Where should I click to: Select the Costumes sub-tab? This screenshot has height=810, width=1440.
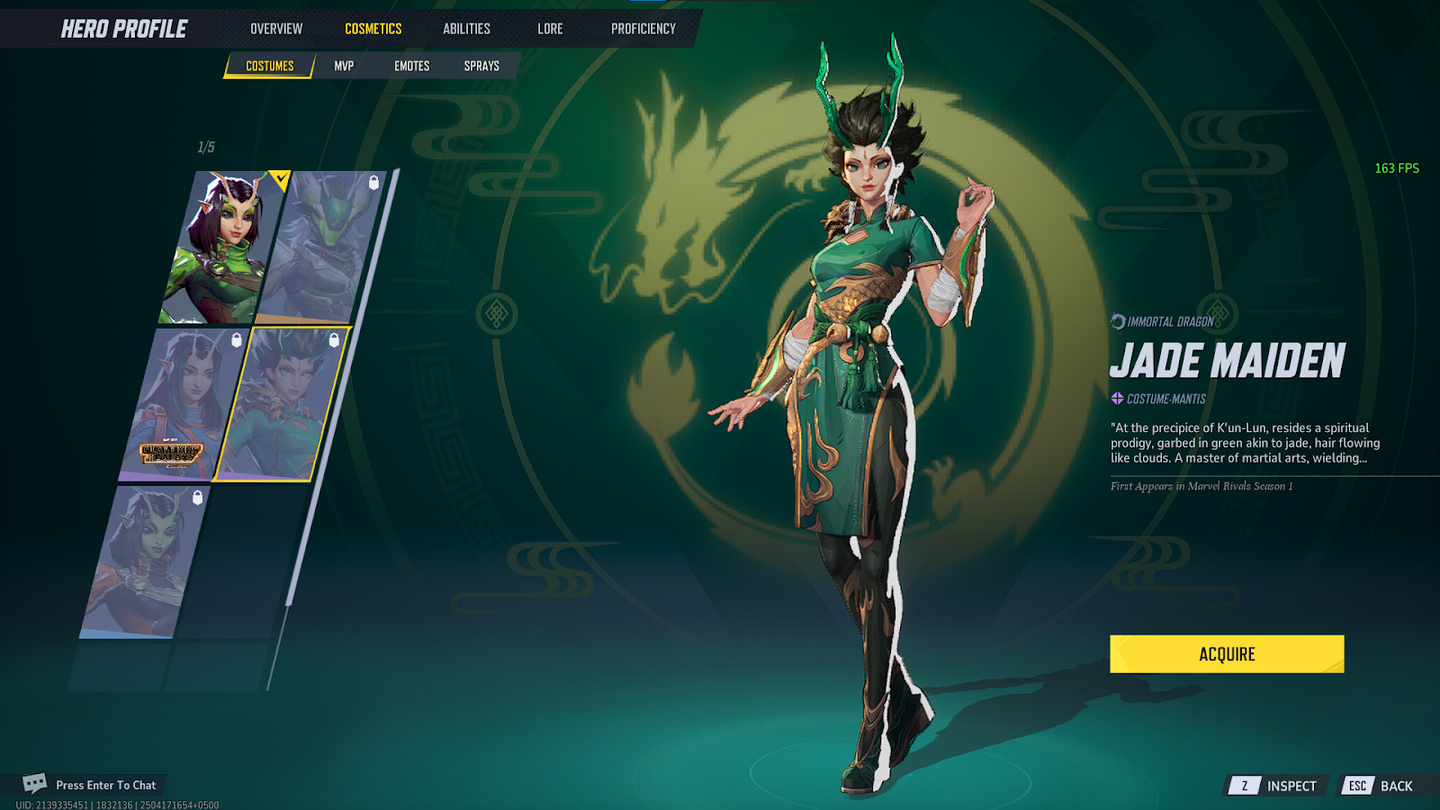pyautogui.click(x=270, y=66)
